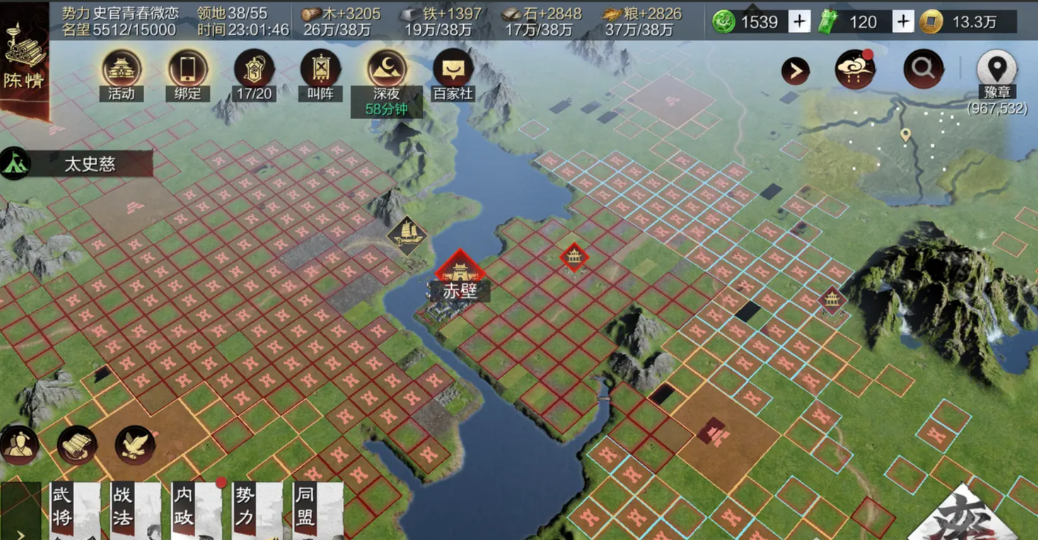Open the 活动 events icon

point(122,71)
